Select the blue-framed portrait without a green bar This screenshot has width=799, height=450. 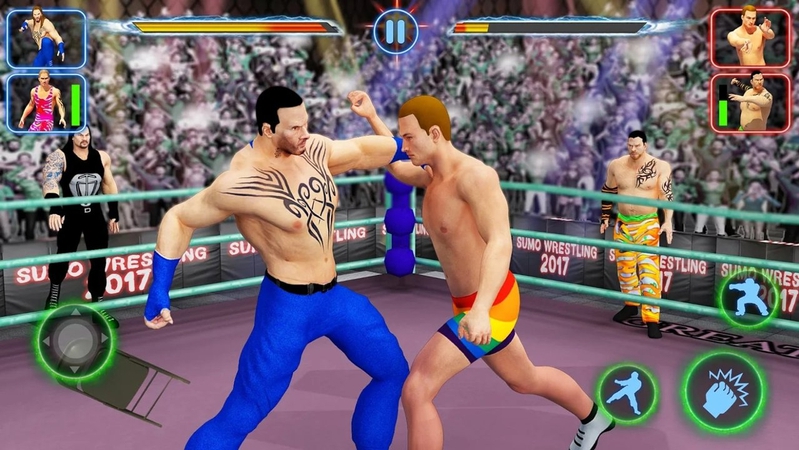click(47, 38)
